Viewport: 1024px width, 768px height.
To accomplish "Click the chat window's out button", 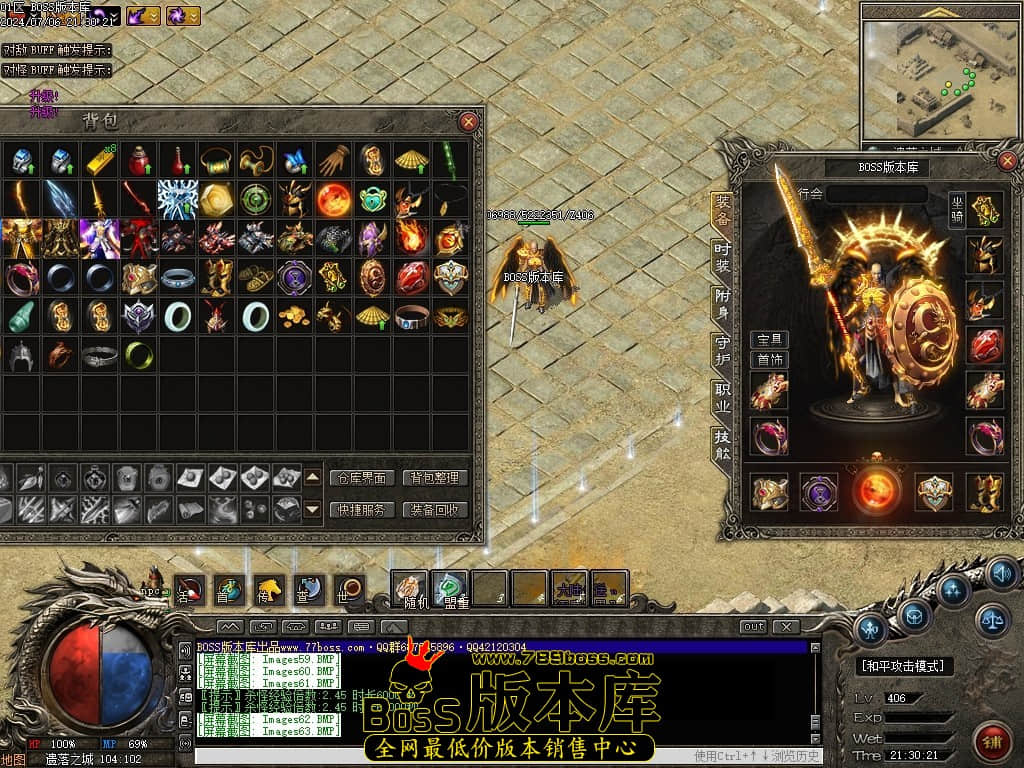I will pyautogui.click(x=753, y=626).
